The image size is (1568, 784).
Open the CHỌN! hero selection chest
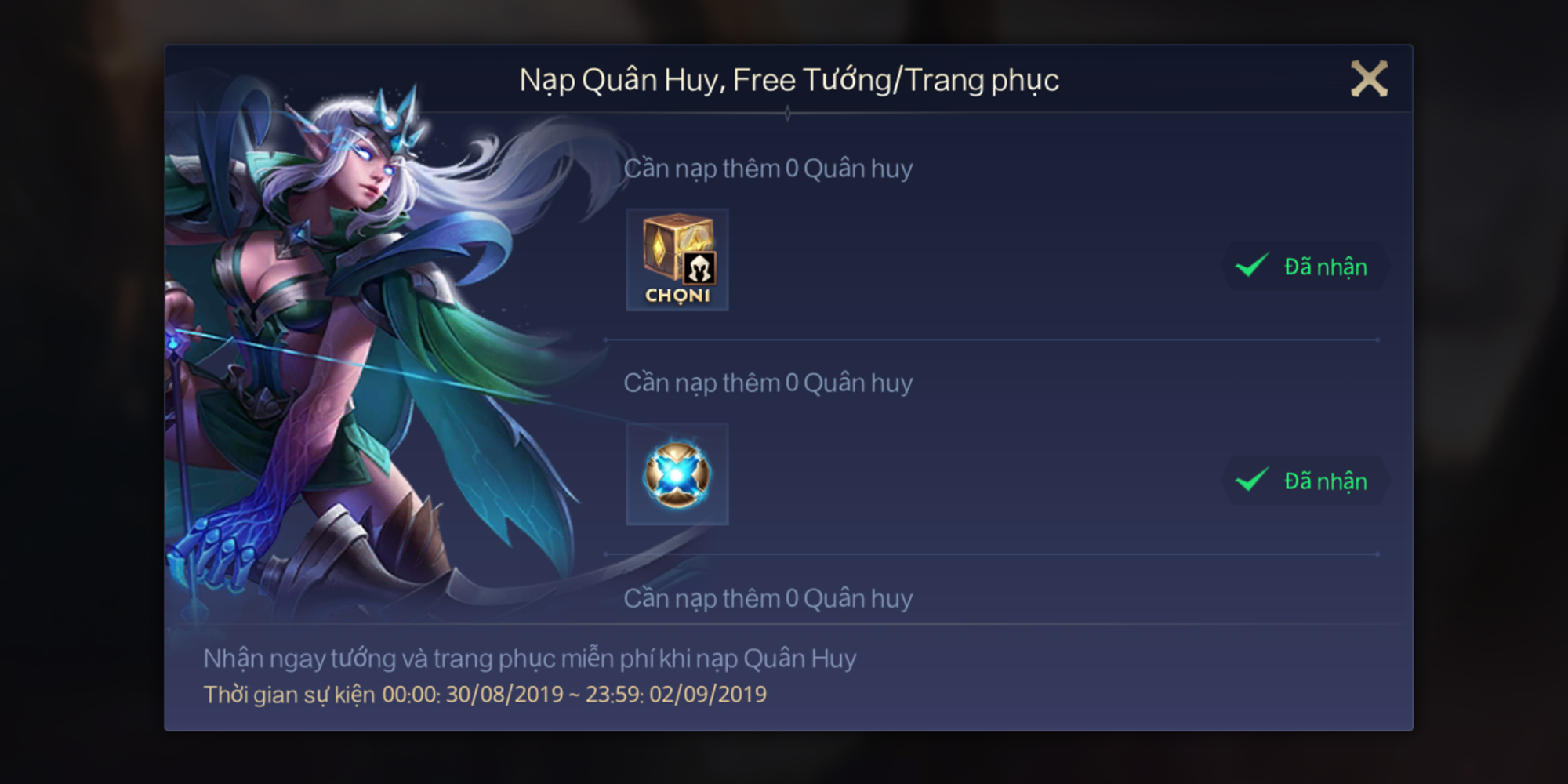[x=677, y=259]
